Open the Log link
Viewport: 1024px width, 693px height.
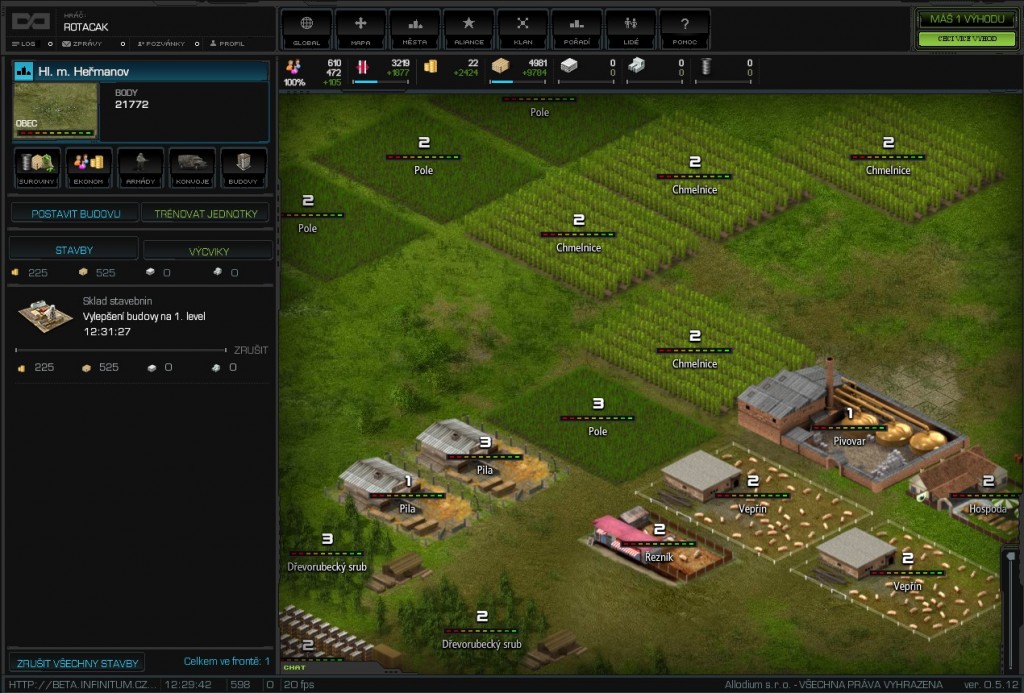(x=24, y=44)
